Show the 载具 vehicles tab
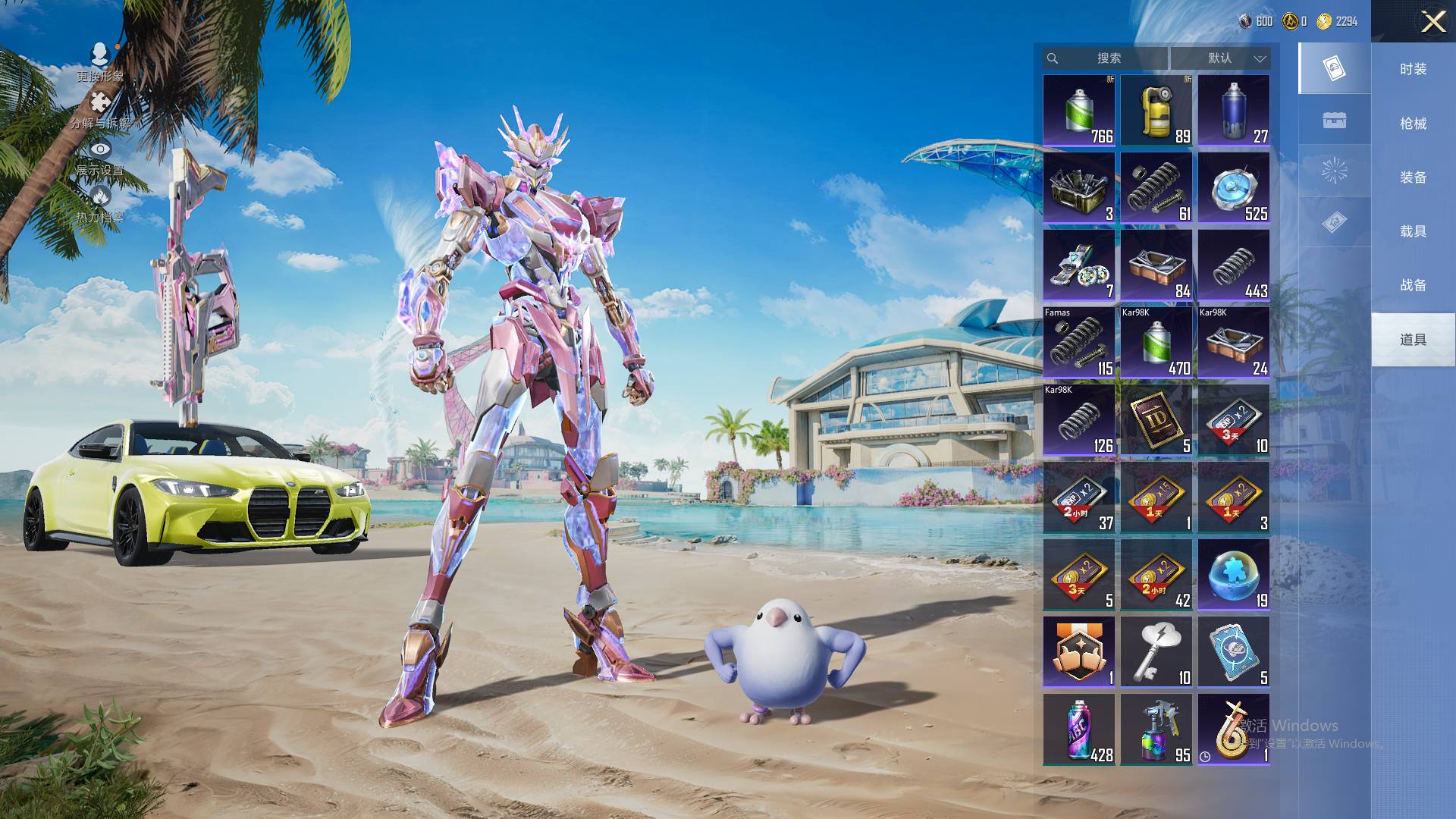The width and height of the screenshot is (1456, 819). pos(1413,231)
